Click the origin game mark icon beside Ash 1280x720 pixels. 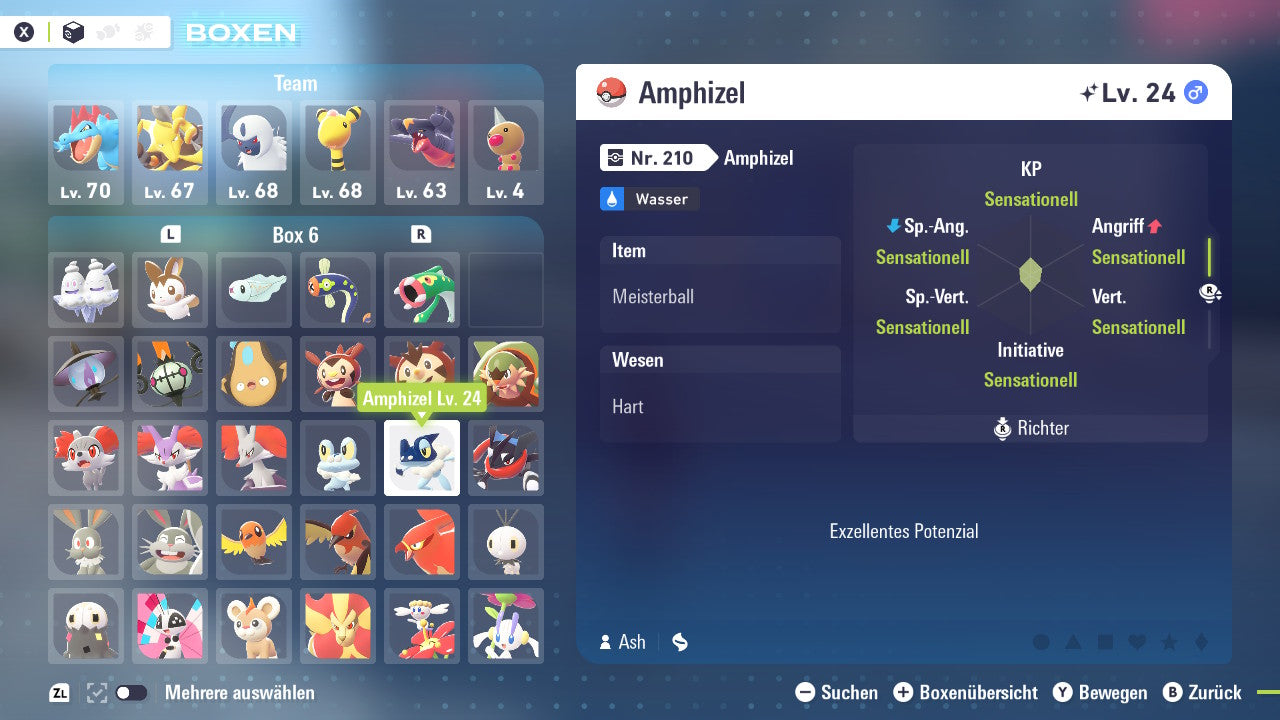[679, 642]
